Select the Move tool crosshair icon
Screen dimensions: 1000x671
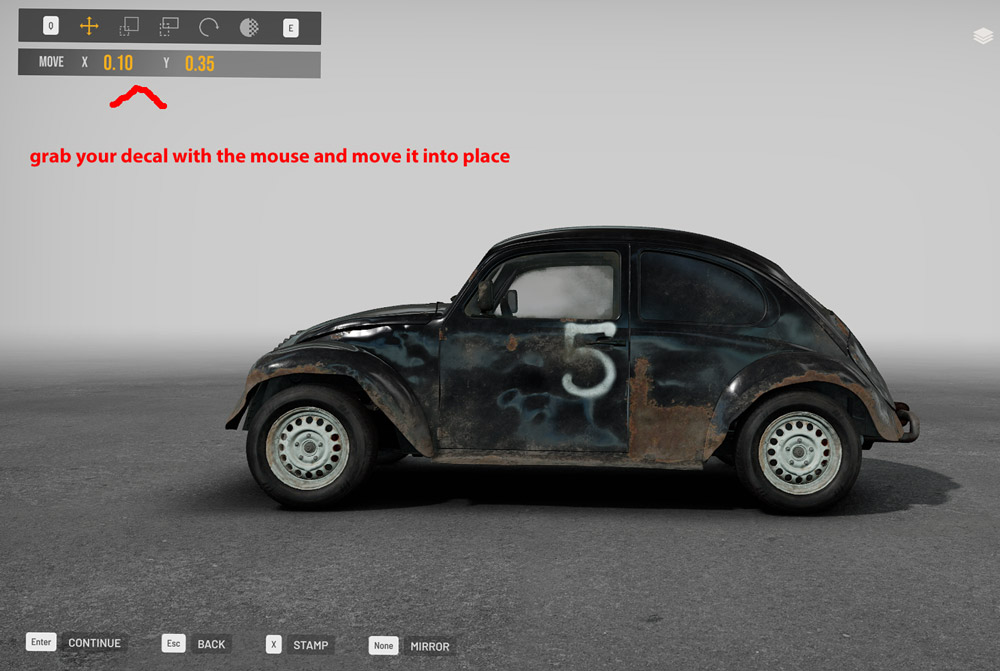coord(89,27)
